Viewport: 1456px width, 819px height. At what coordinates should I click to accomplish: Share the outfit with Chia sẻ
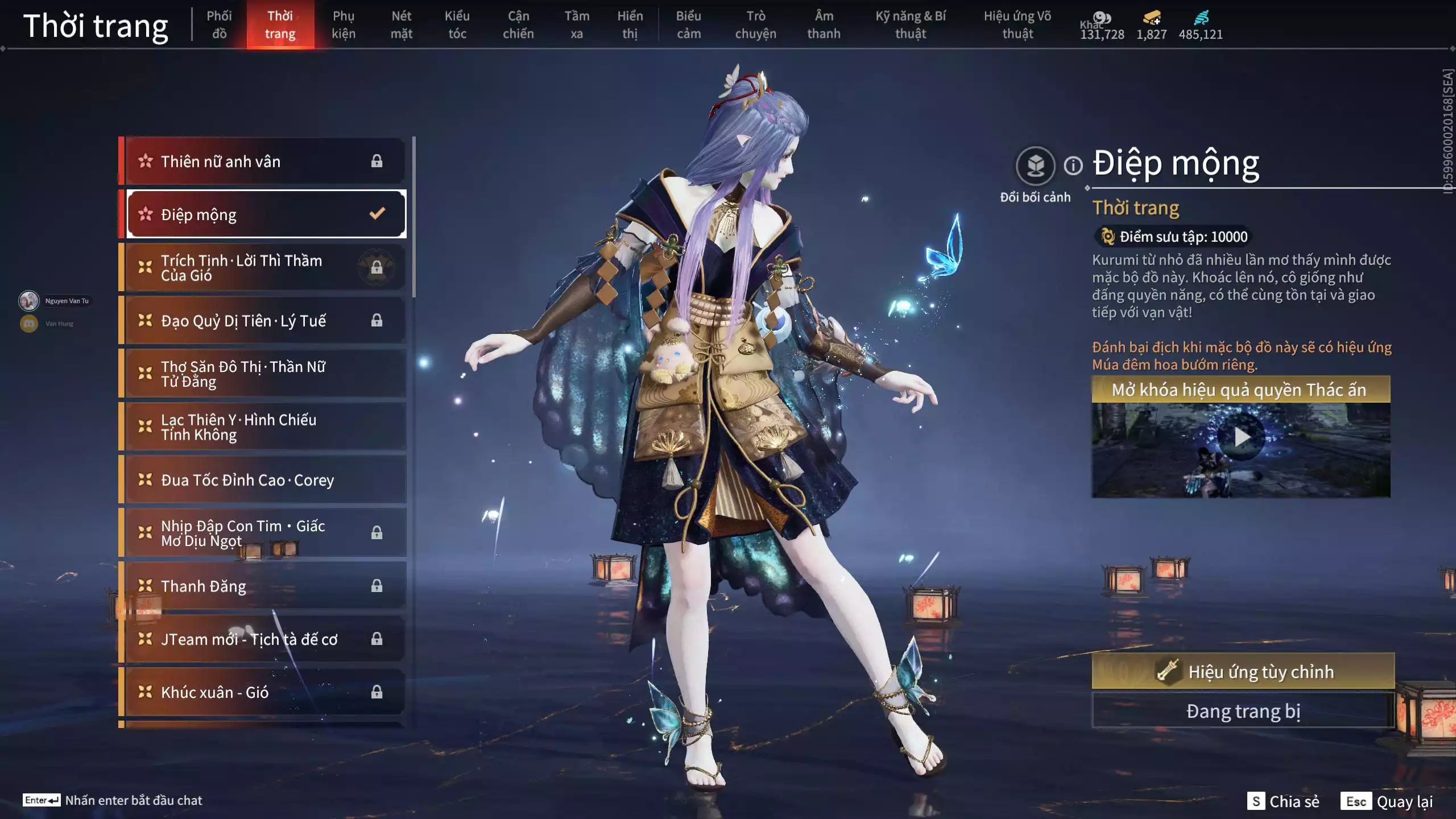[1283, 801]
